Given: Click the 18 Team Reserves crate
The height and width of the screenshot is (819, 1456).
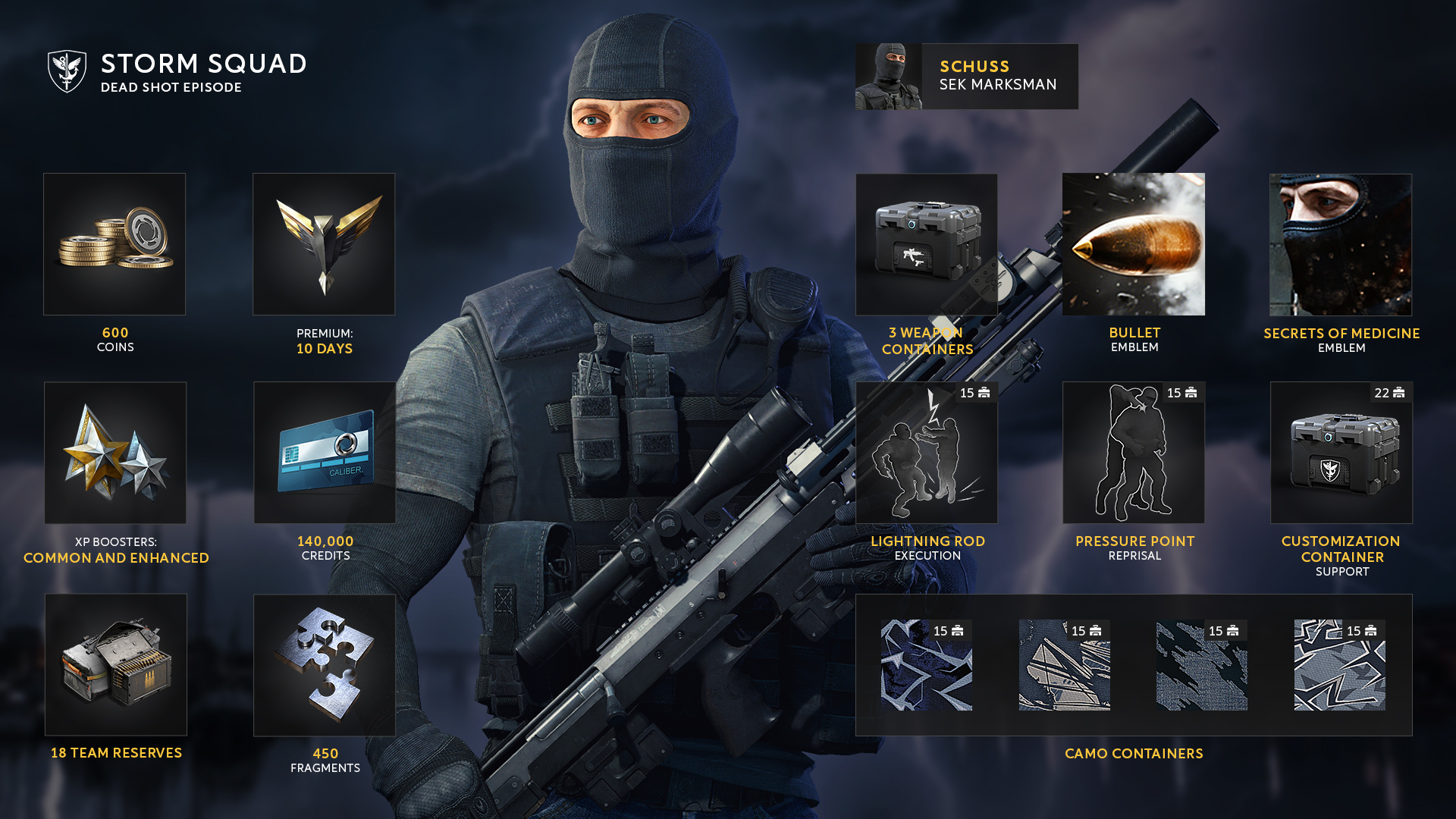Looking at the screenshot, I should point(116,664).
